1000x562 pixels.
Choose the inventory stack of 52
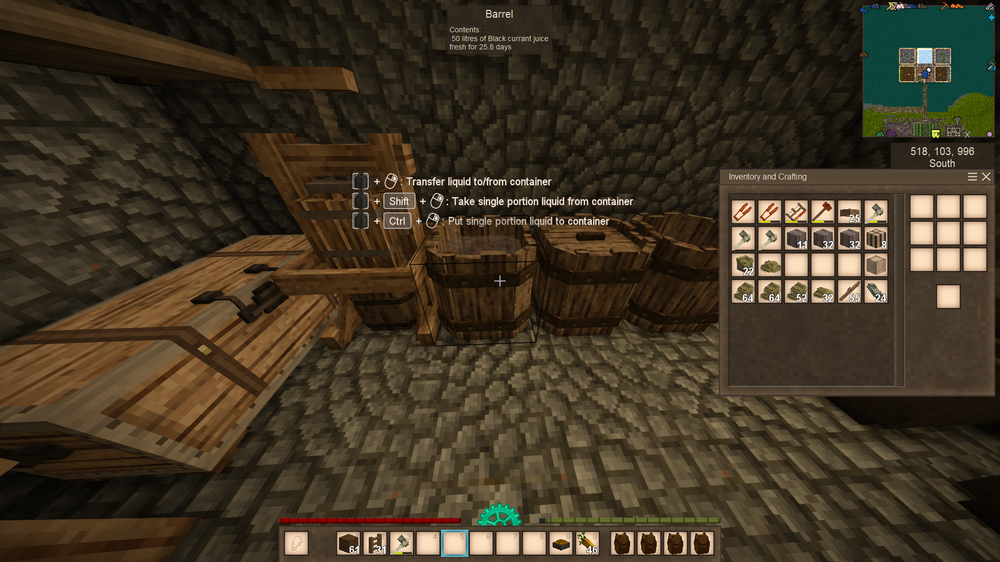click(796, 291)
